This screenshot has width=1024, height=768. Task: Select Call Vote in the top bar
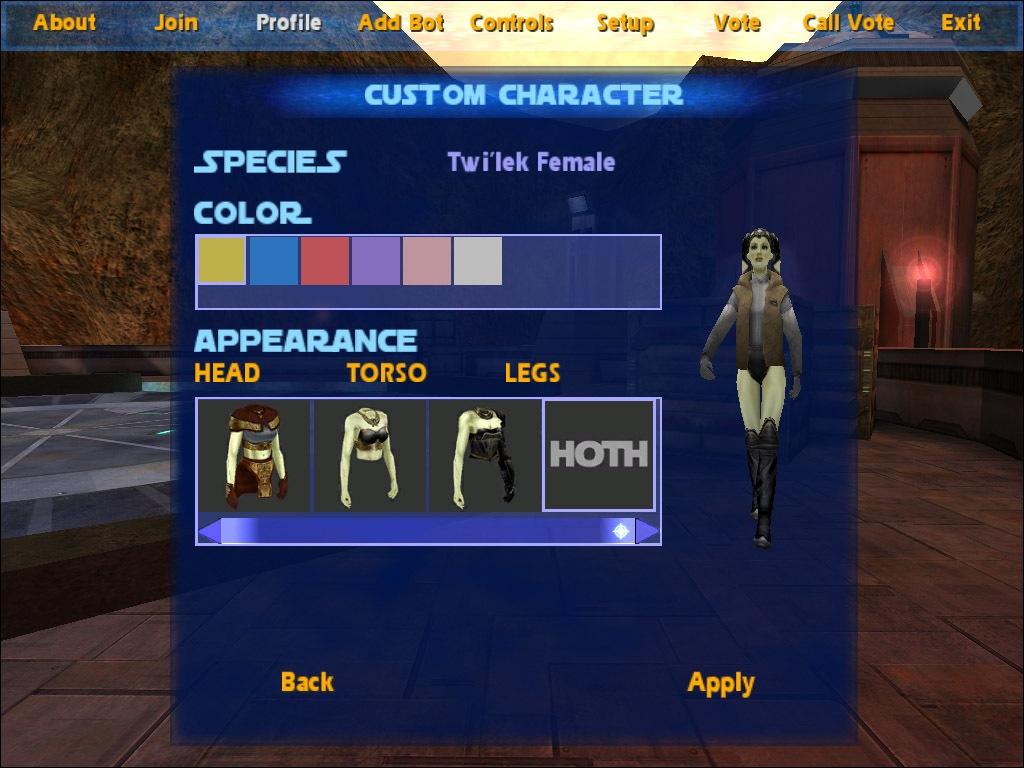pyautogui.click(x=848, y=22)
